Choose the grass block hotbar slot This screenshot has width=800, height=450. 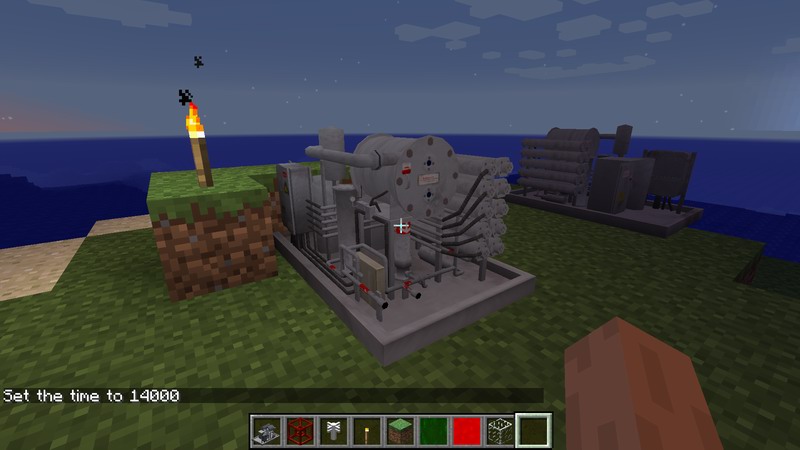pyautogui.click(x=400, y=431)
